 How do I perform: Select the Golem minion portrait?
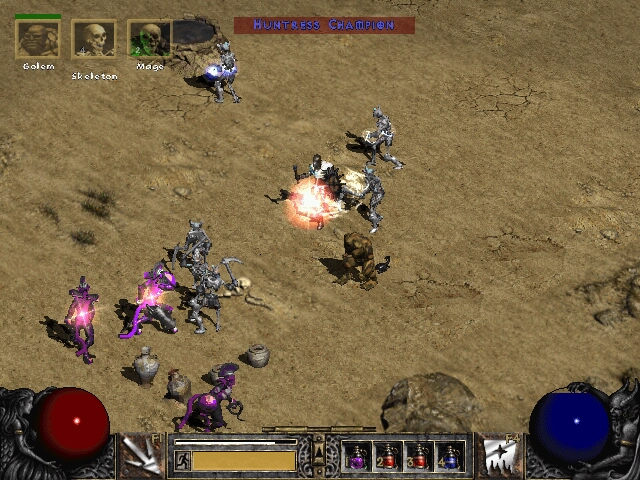[38, 40]
